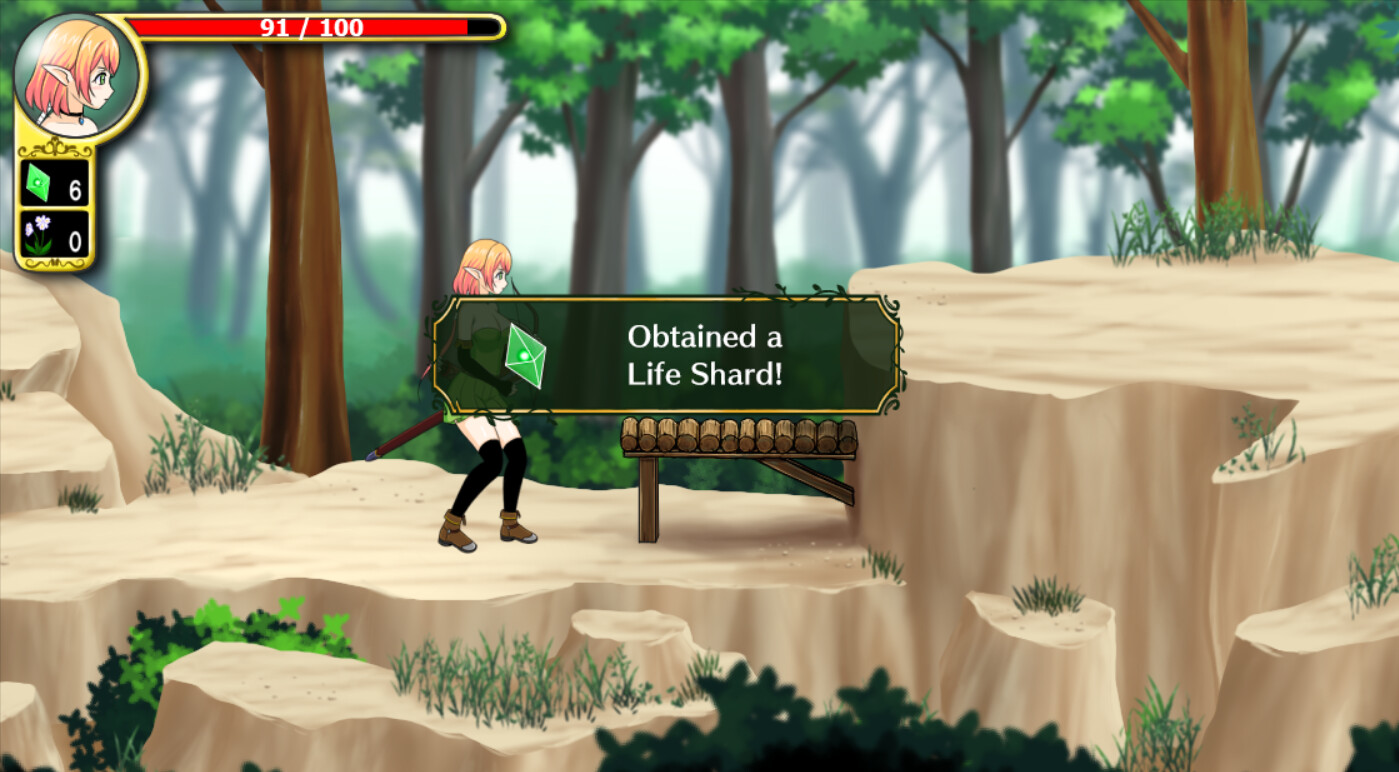Click the flower item icon in the sidebar
Image resolution: width=1399 pixels, height=772 pixels.
click(x=38, y=235)
